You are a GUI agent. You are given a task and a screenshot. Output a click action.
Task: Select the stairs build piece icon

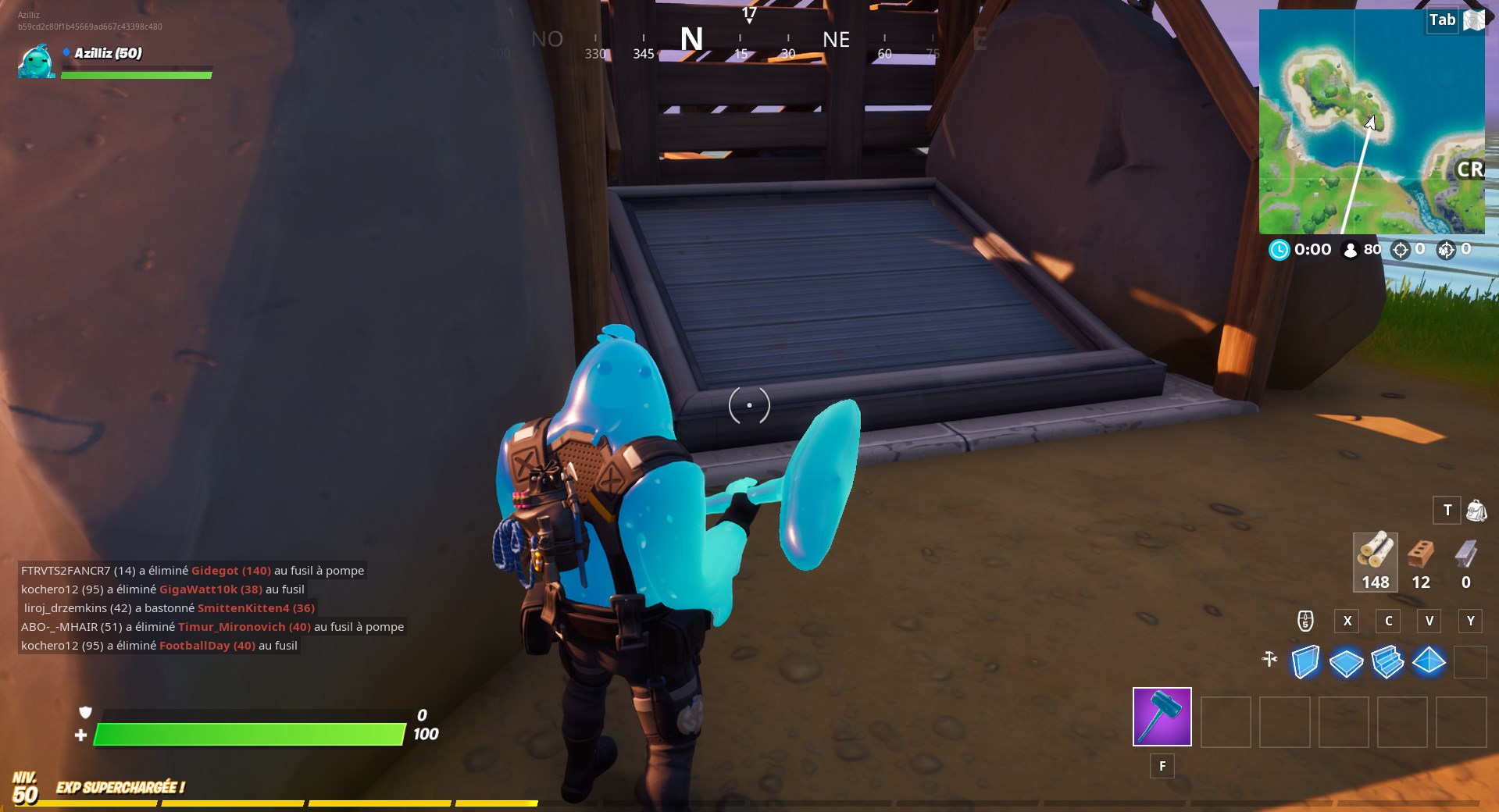[1388, 662]
